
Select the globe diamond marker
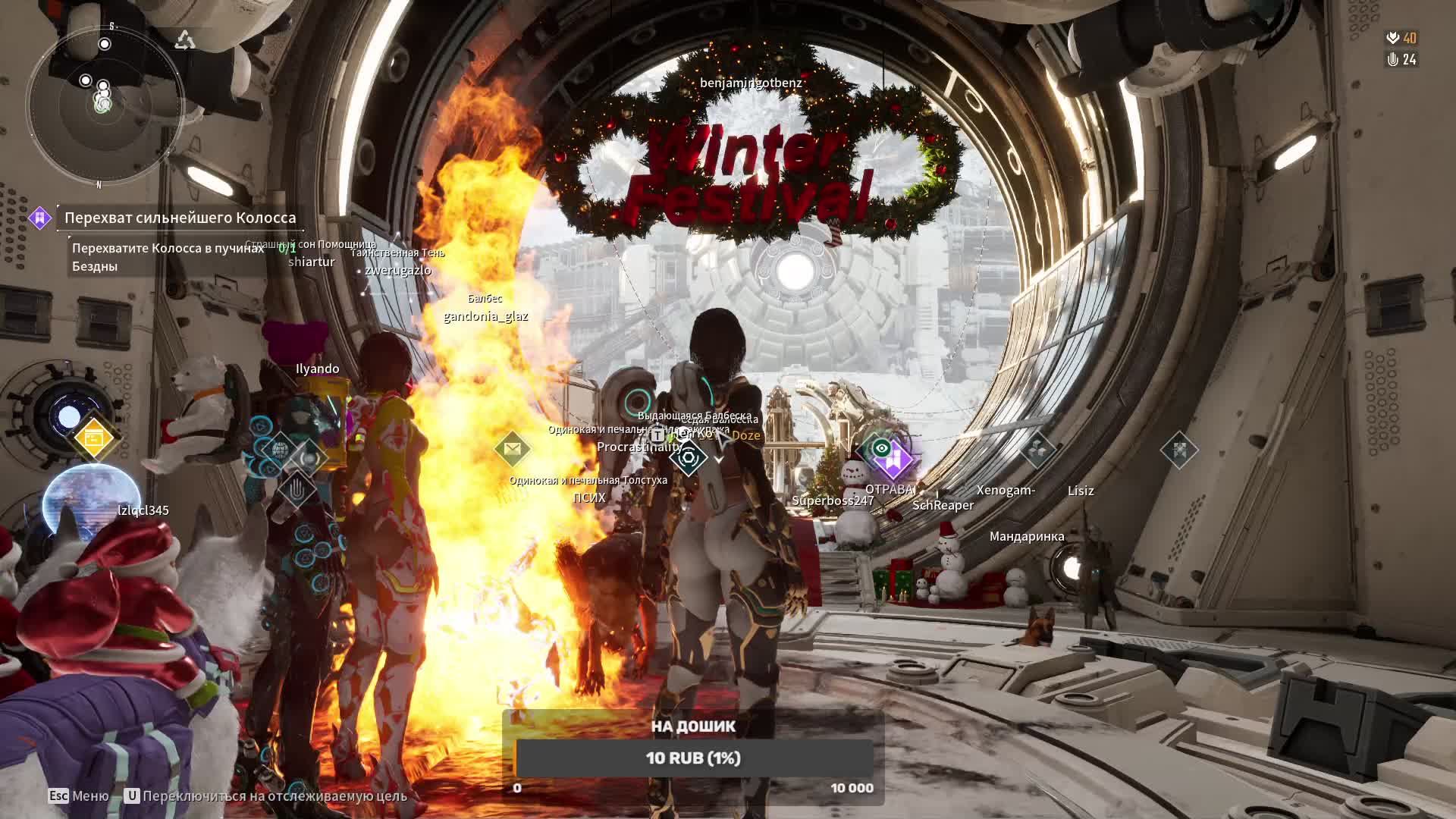pyautogui.click(x=280, y=450)
